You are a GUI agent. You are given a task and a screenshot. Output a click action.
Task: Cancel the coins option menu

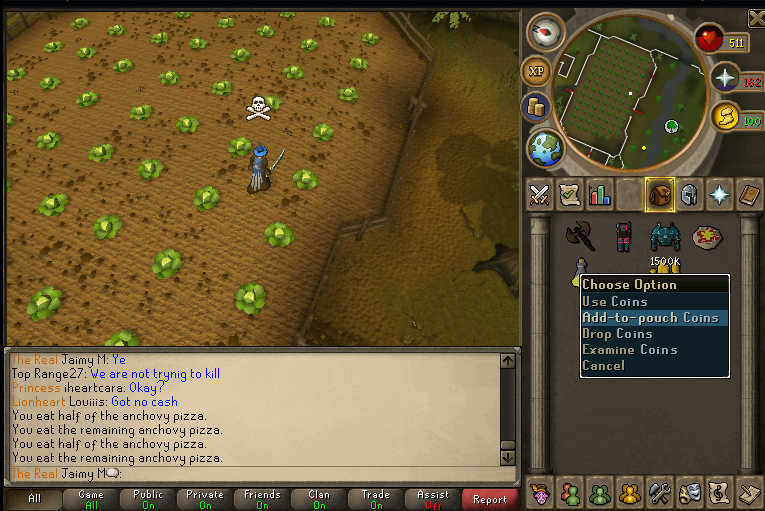tap(603, 366)
